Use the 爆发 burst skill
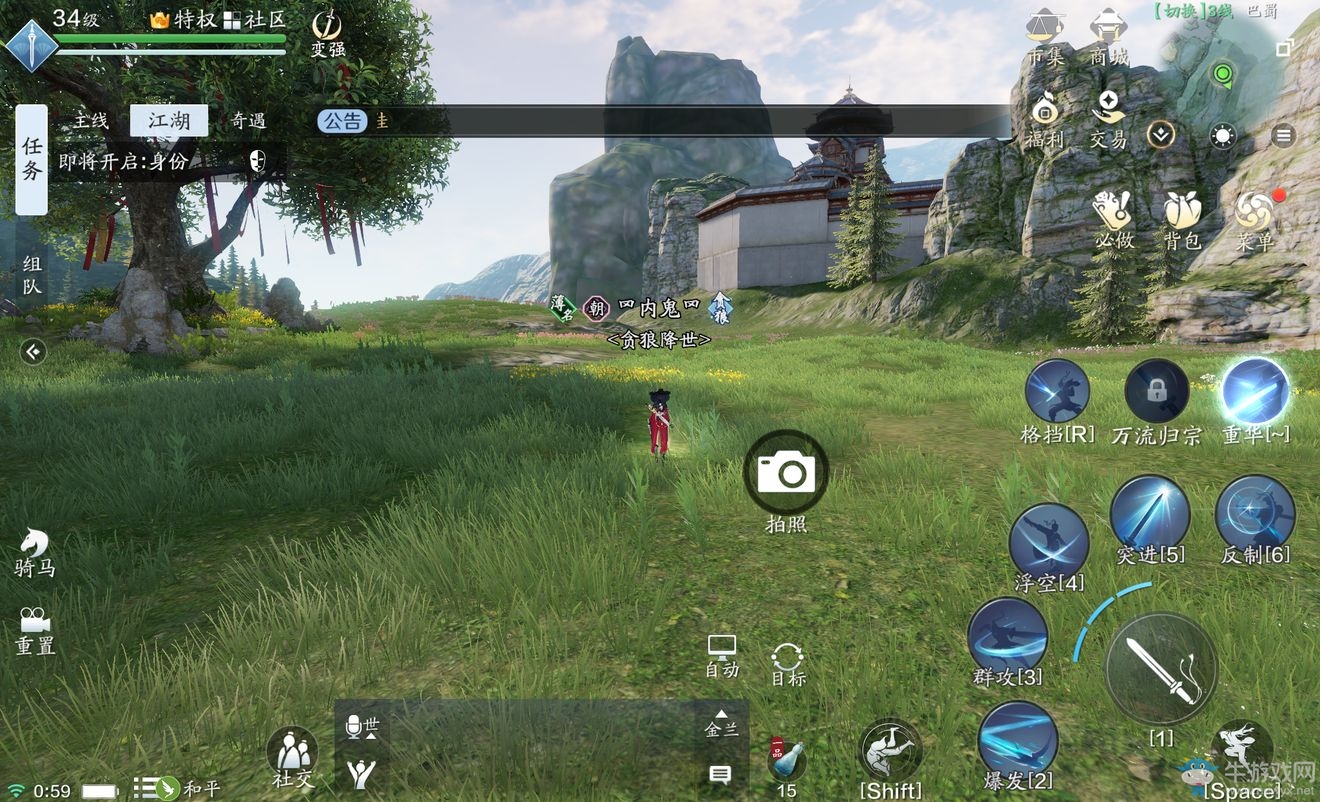Image resolution: width=1320 pixels, height=802 pixels. click(x=1017, y=740)
